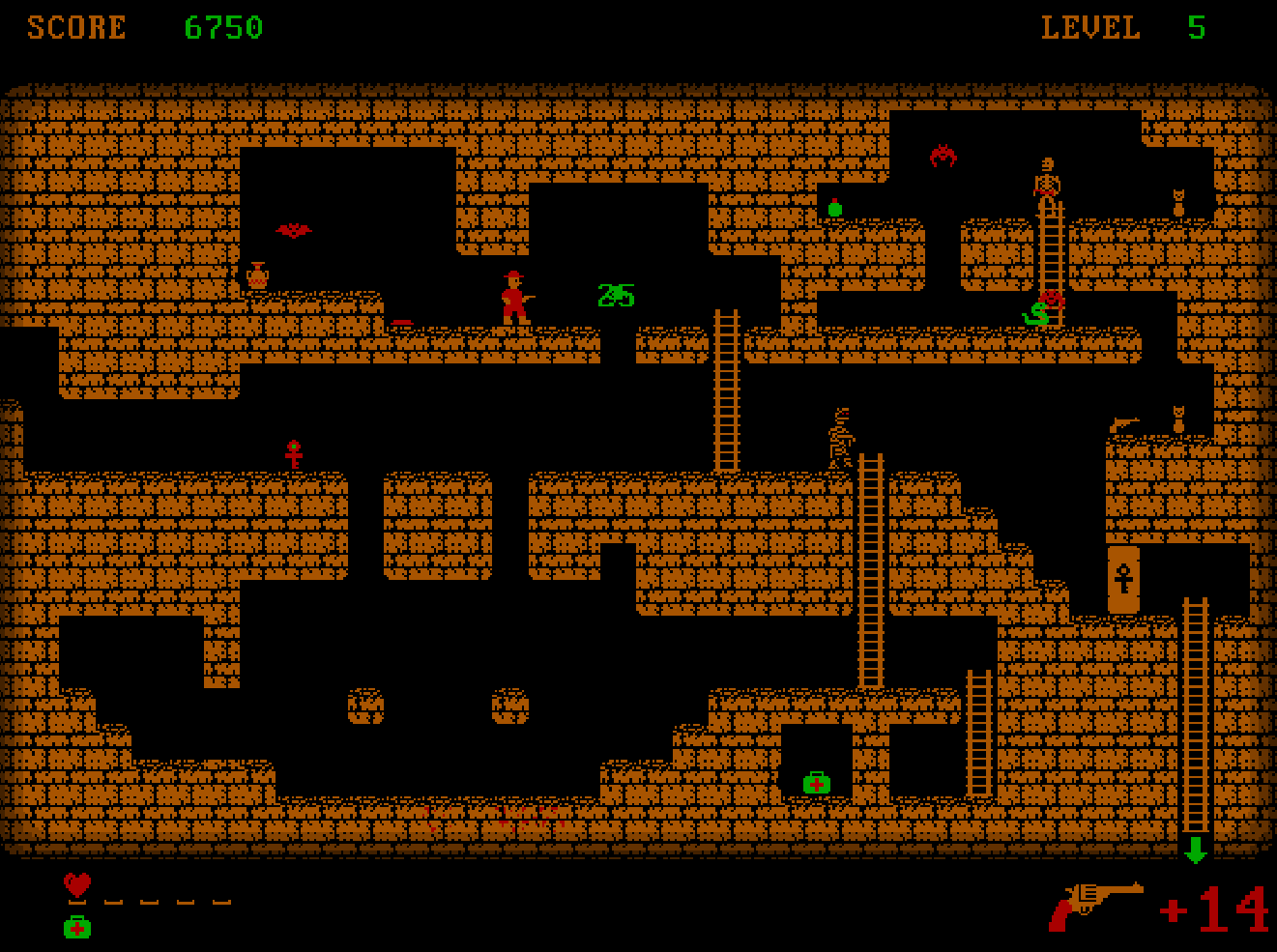
Task: Click the green spider showing 25 points
Action: coord(616,296)
